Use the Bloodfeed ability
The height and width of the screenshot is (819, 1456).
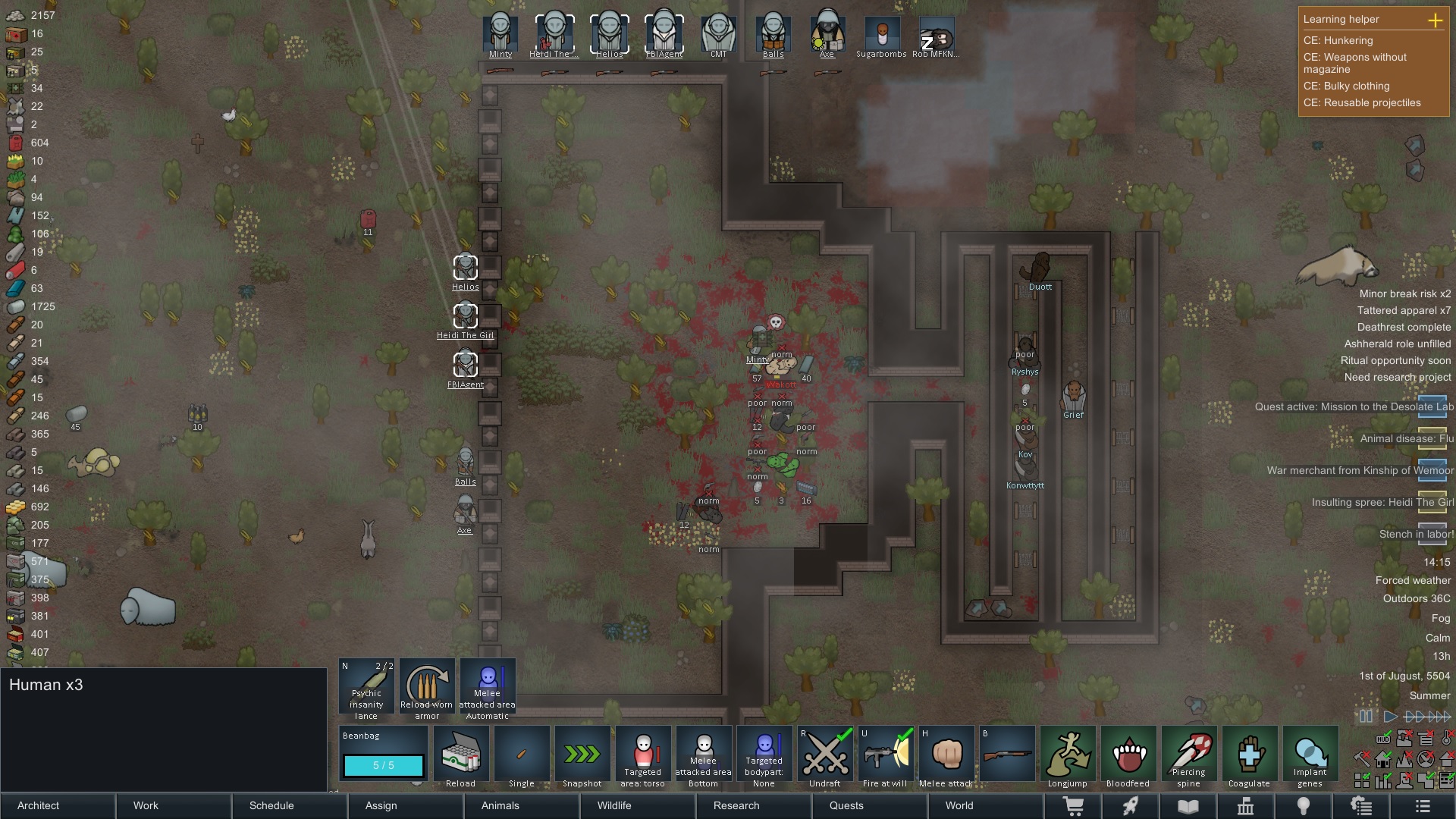click(x=1128, y=757)
